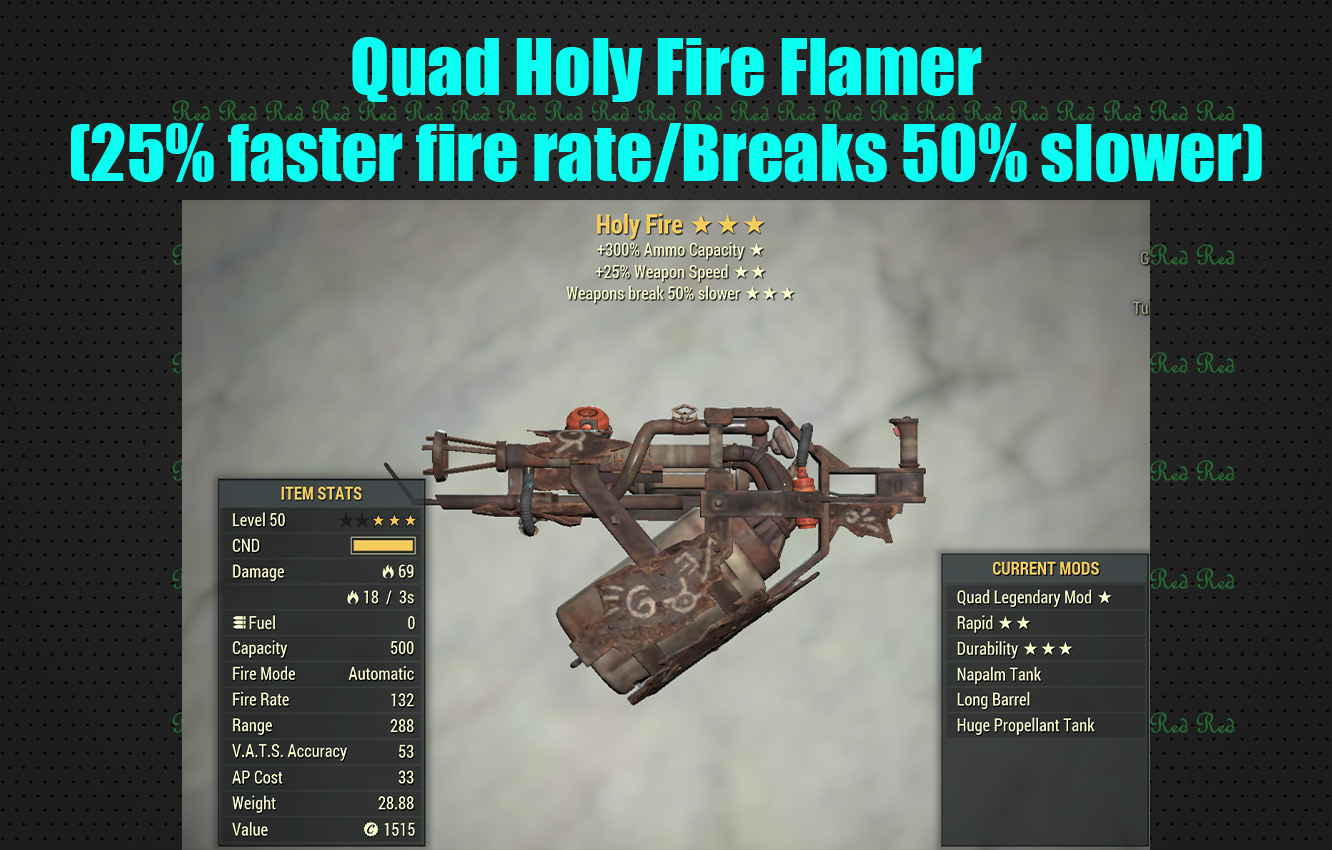This screenshot has width=1332, height=850.
Task: Click the stars beside Weapons break 50% slower
Action: (x=768, y=293)
